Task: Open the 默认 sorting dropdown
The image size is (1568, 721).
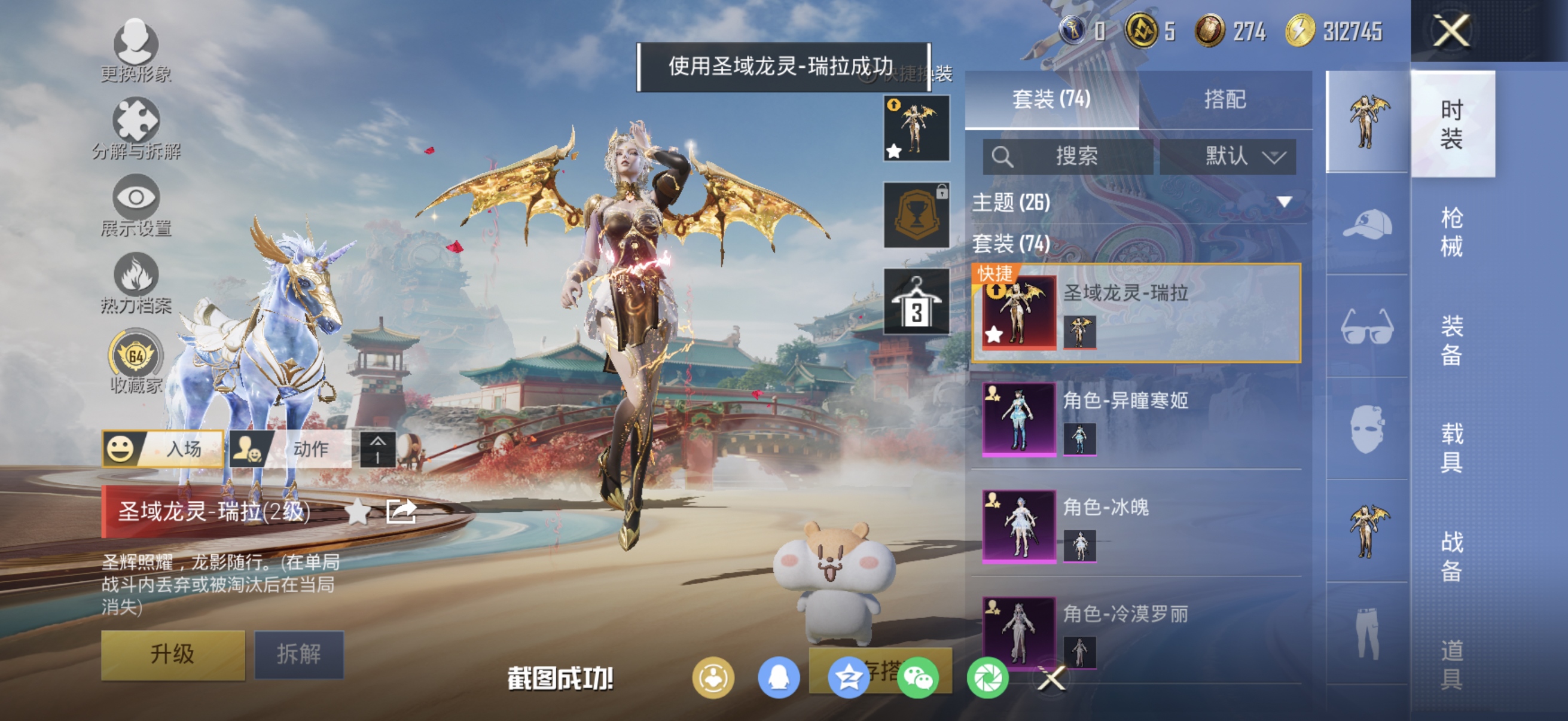Action: [x=1227, y=157]
